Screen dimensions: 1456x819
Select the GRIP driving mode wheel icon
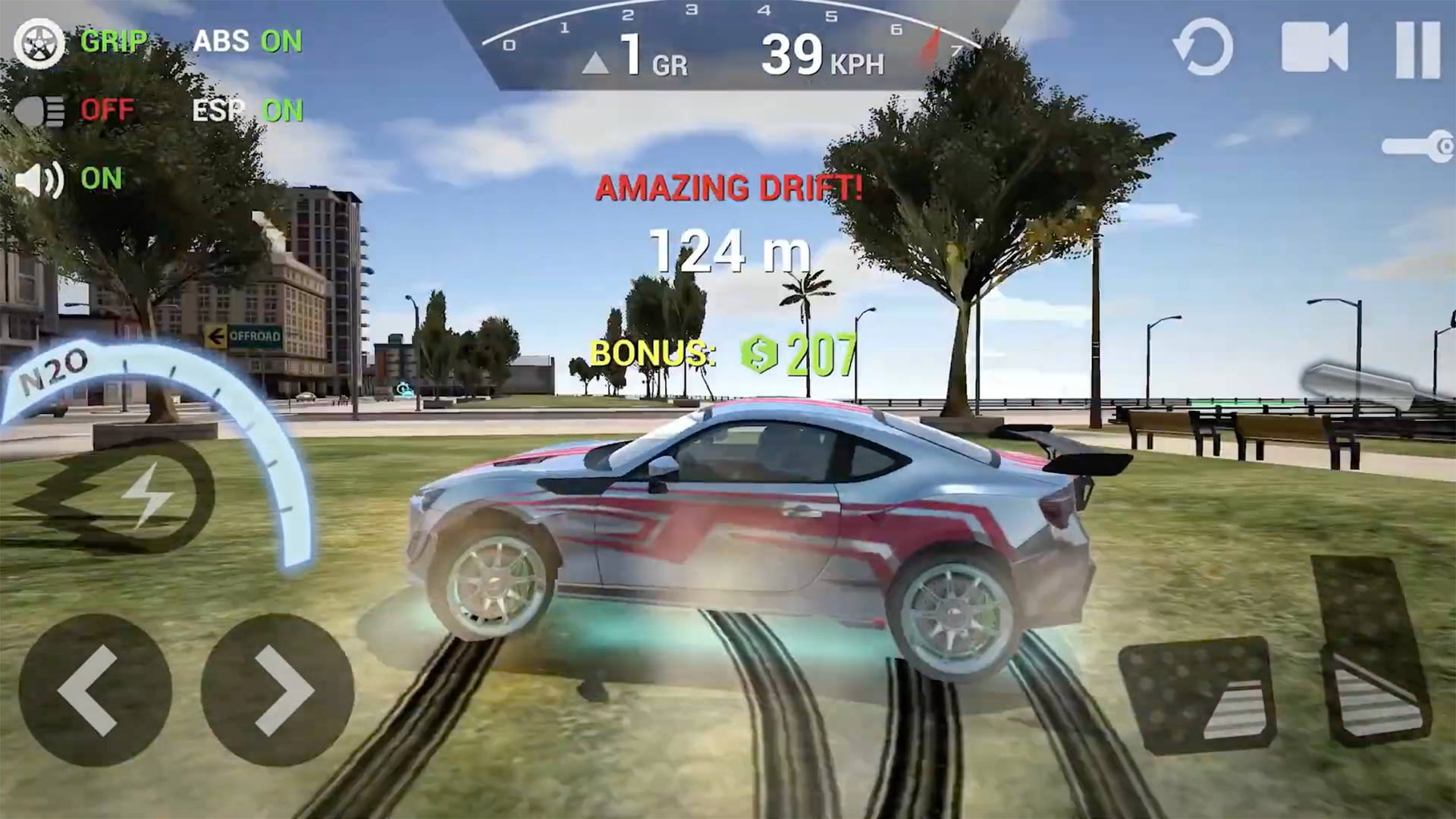[39, 43]
